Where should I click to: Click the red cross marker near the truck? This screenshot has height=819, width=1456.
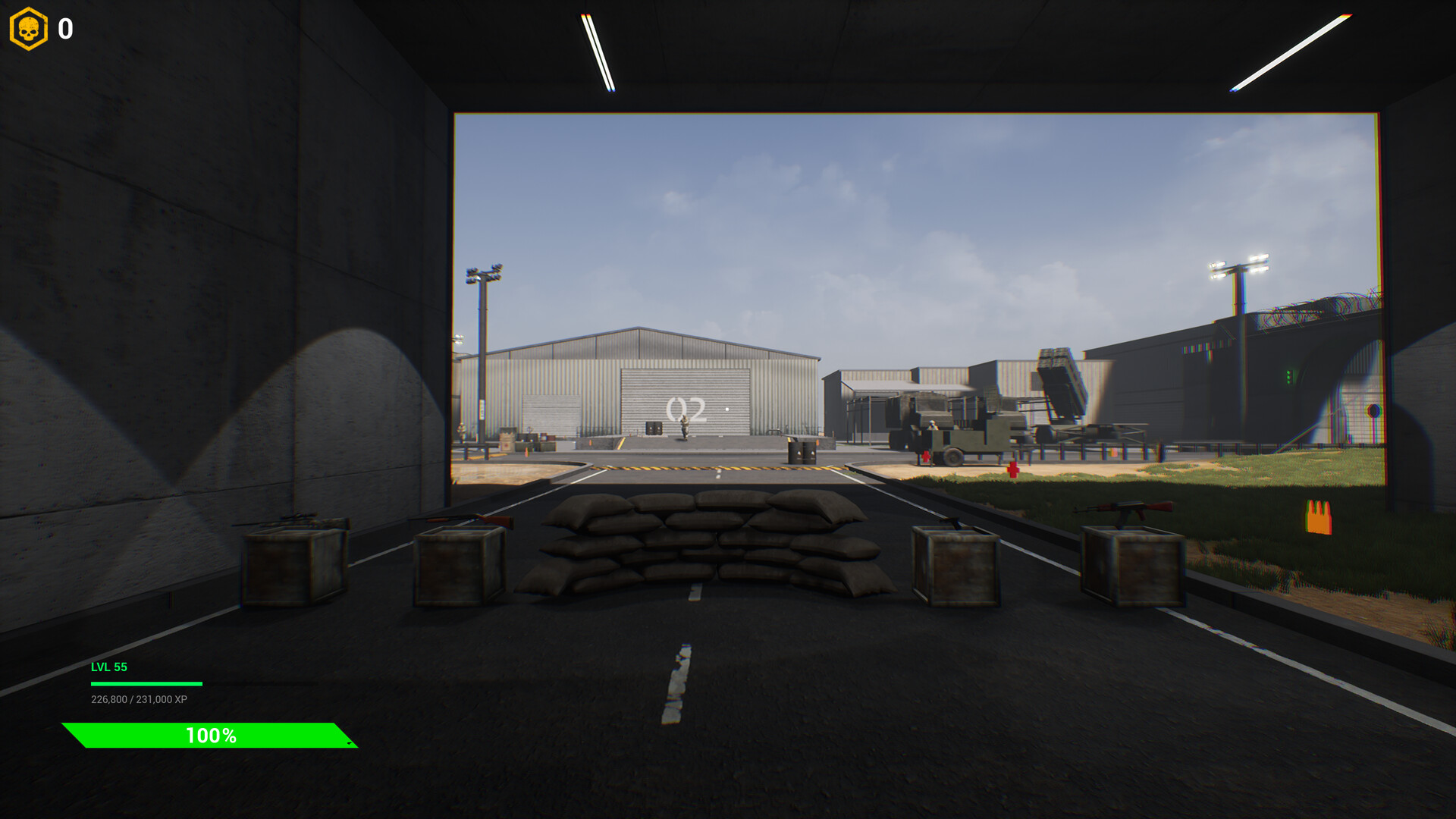point(926,458)
